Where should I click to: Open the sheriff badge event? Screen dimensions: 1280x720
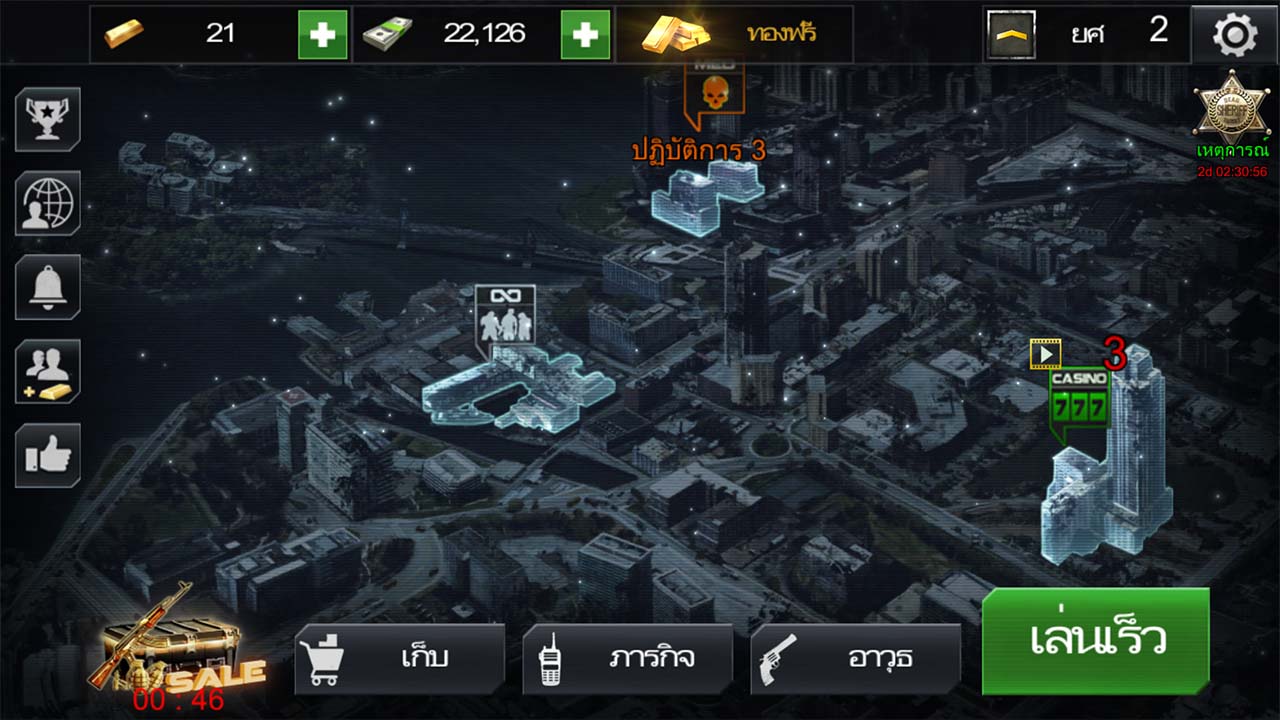click(1232, 112)
